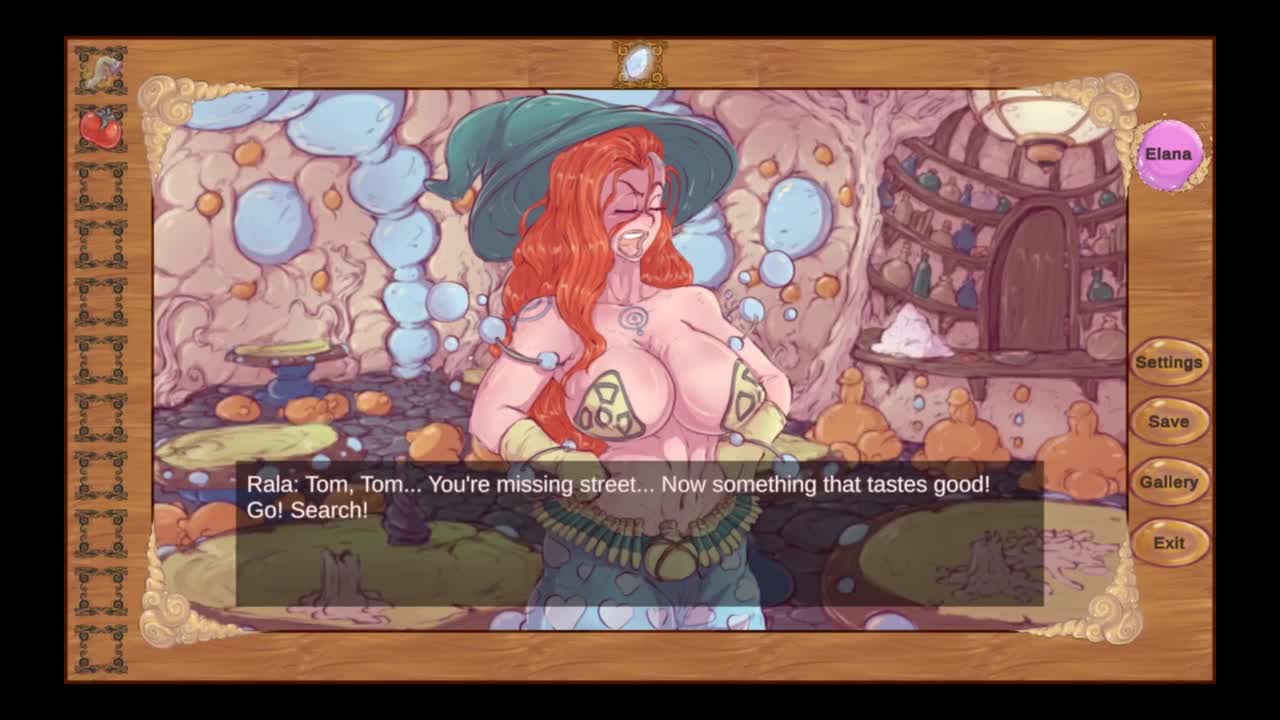Exit the game via Exit button
This screenshot has width=1280, height=720.
tap(1168, 543)
